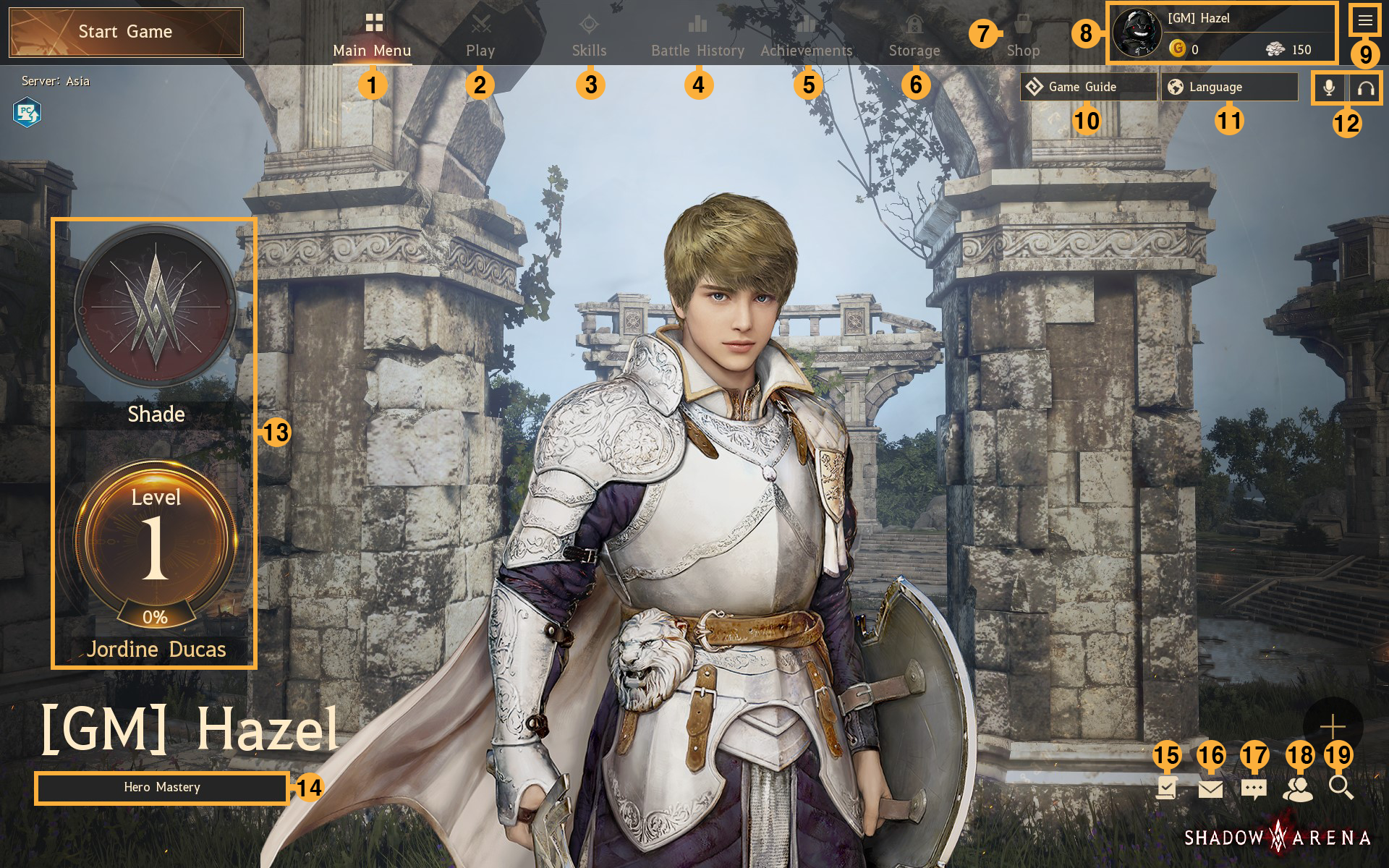Image resolution: width=1389 pixels, height=868 pixels.
Task: Open Hero Mastery
Action: click(x=162, y=788)
